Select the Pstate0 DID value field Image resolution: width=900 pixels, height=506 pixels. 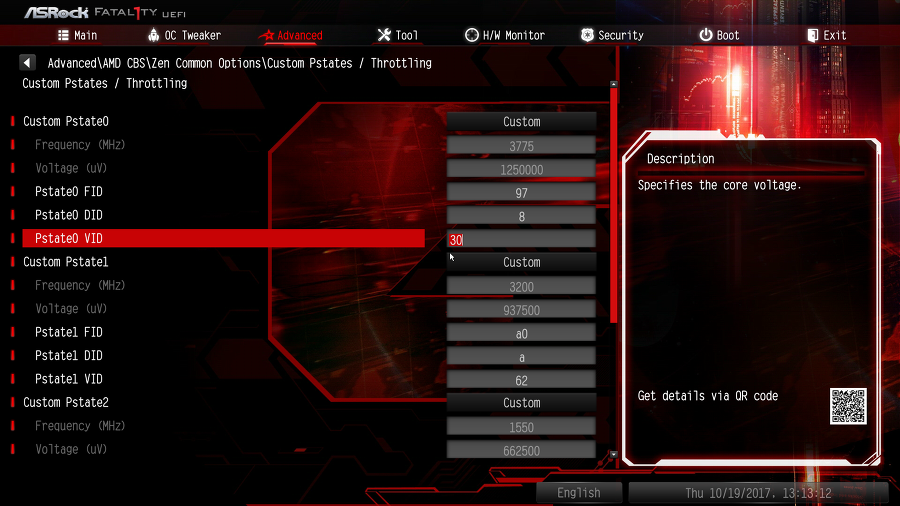pyautogui.click(x=521, y=216)
